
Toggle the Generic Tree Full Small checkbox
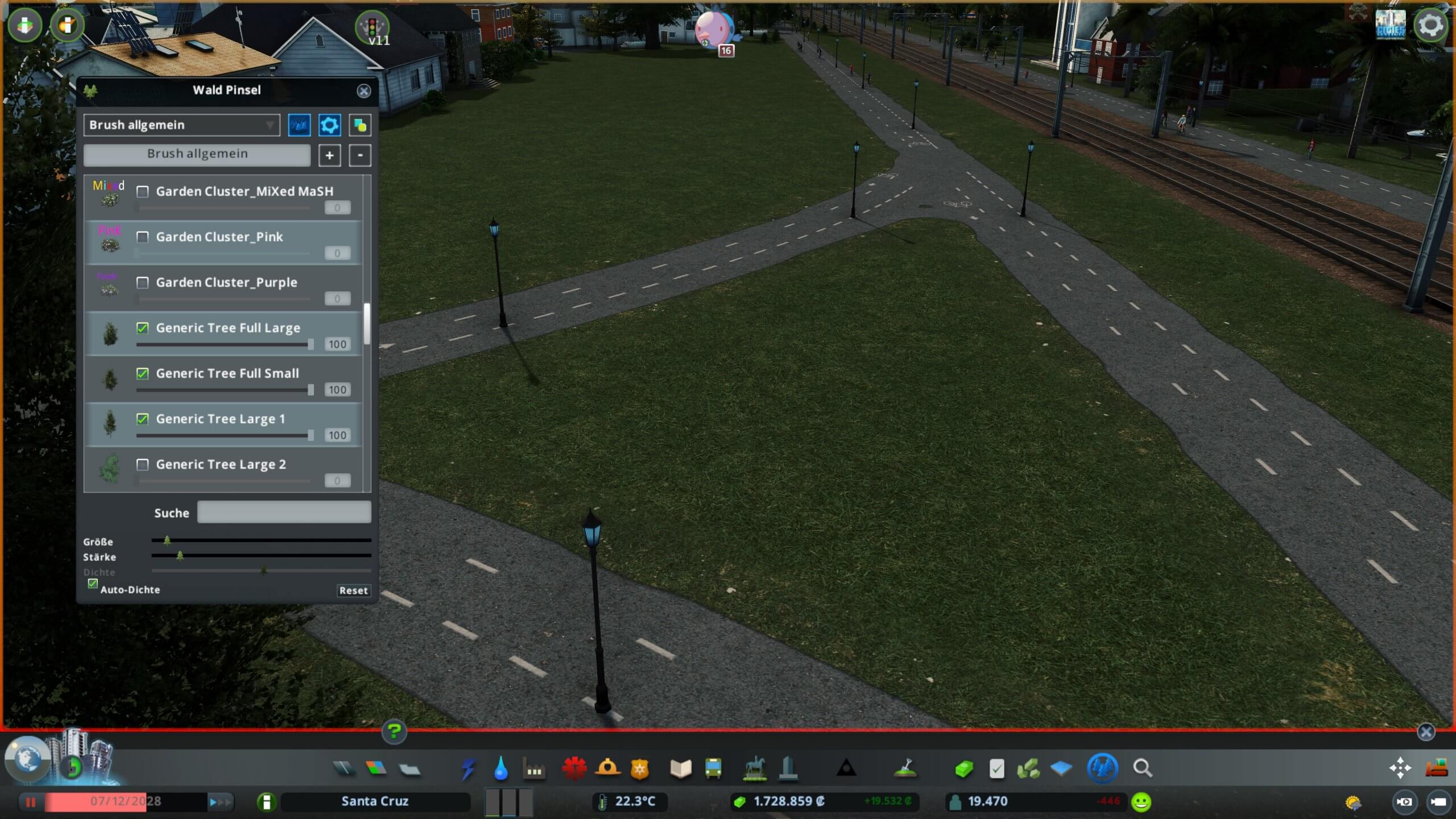coord(143,374)
